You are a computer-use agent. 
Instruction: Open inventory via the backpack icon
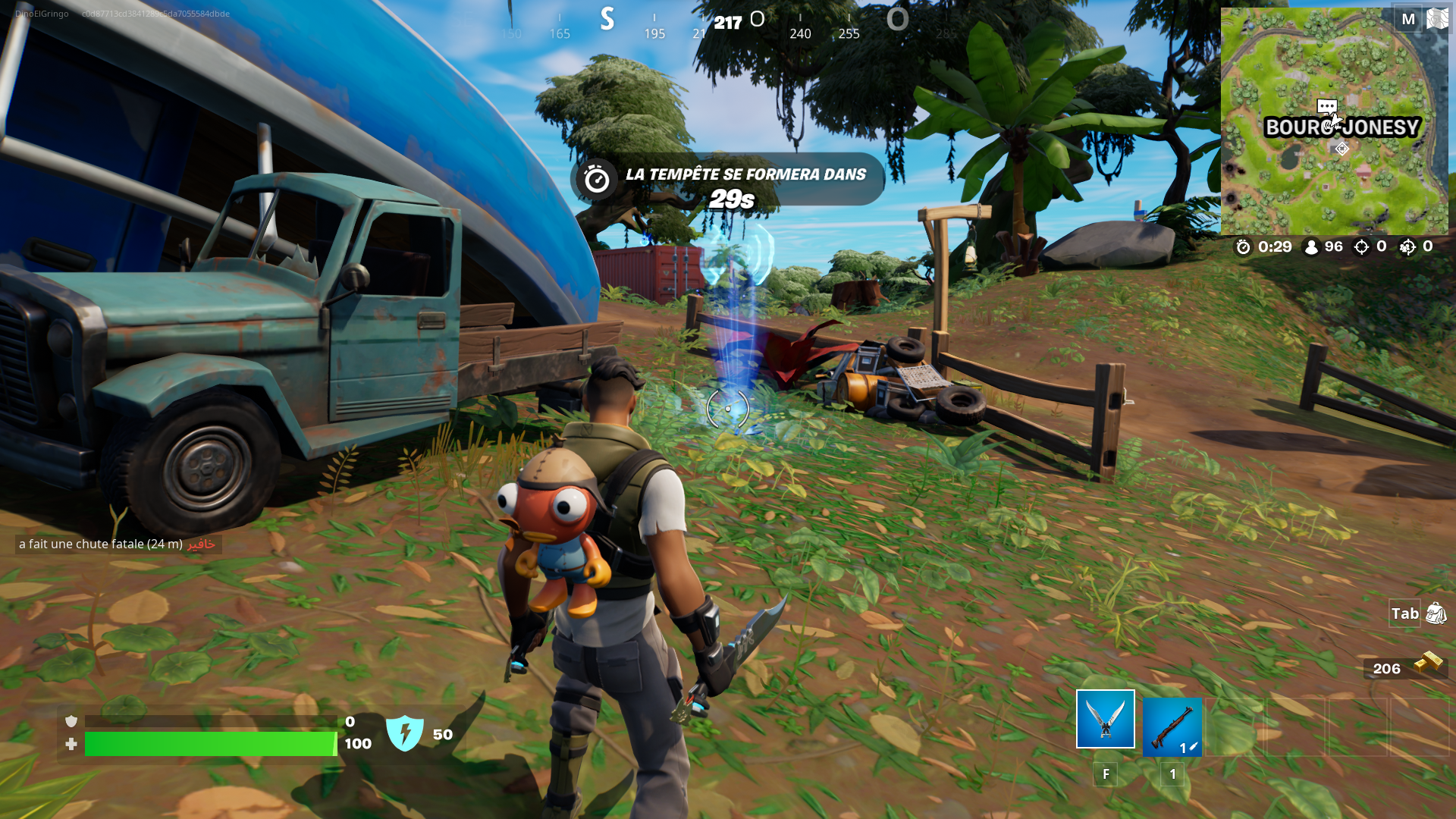point(1436,613)
